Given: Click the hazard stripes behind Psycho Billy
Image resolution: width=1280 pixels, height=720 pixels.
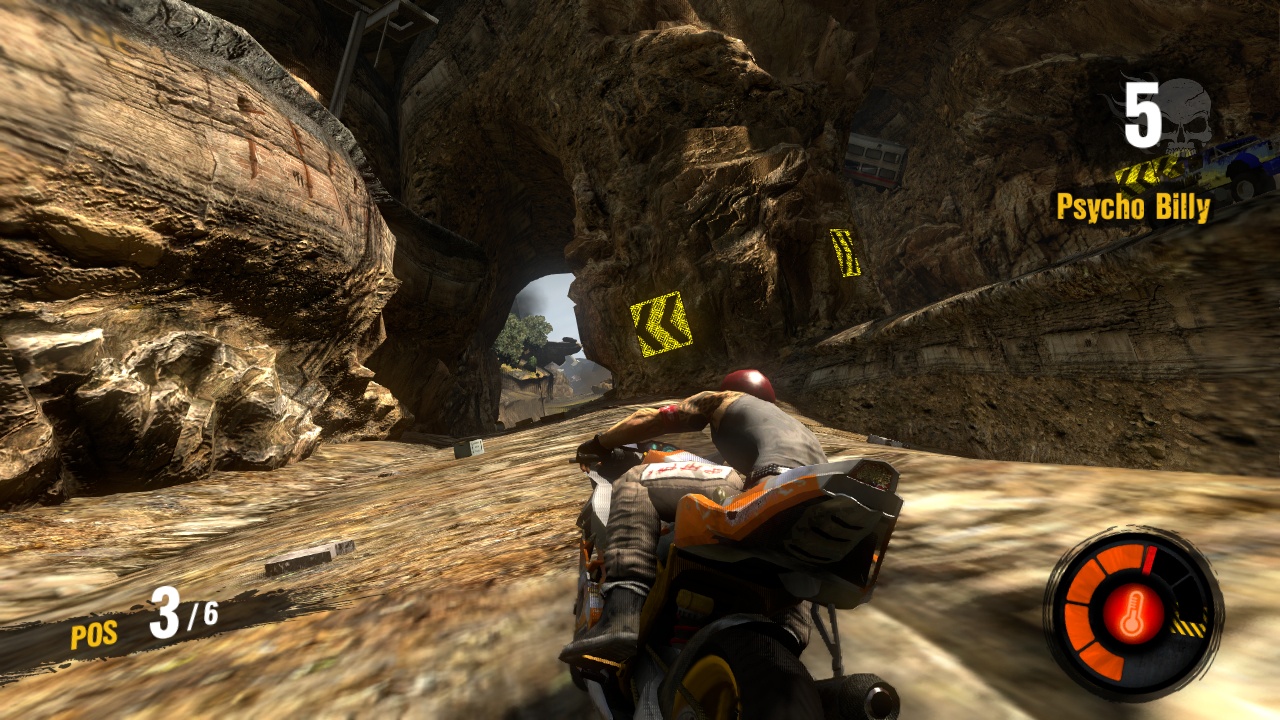Looking at the screenshot, I should [1139, 172].
